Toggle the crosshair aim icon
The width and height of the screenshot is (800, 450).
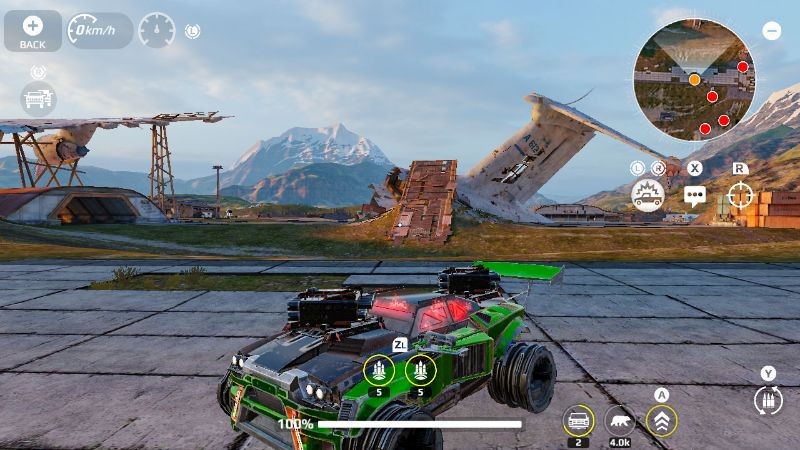click(x=740, y=194)
